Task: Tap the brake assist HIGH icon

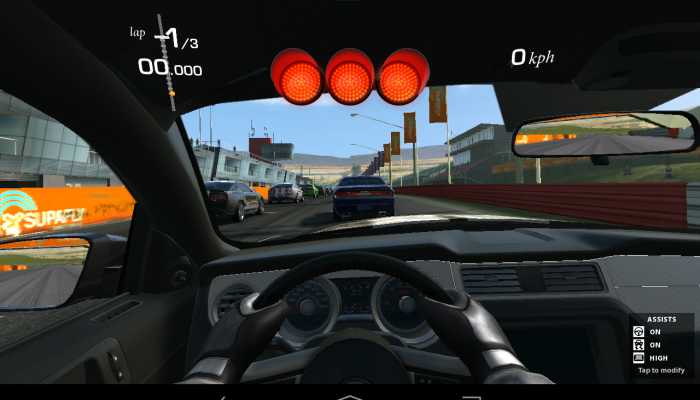Action: 638,357
